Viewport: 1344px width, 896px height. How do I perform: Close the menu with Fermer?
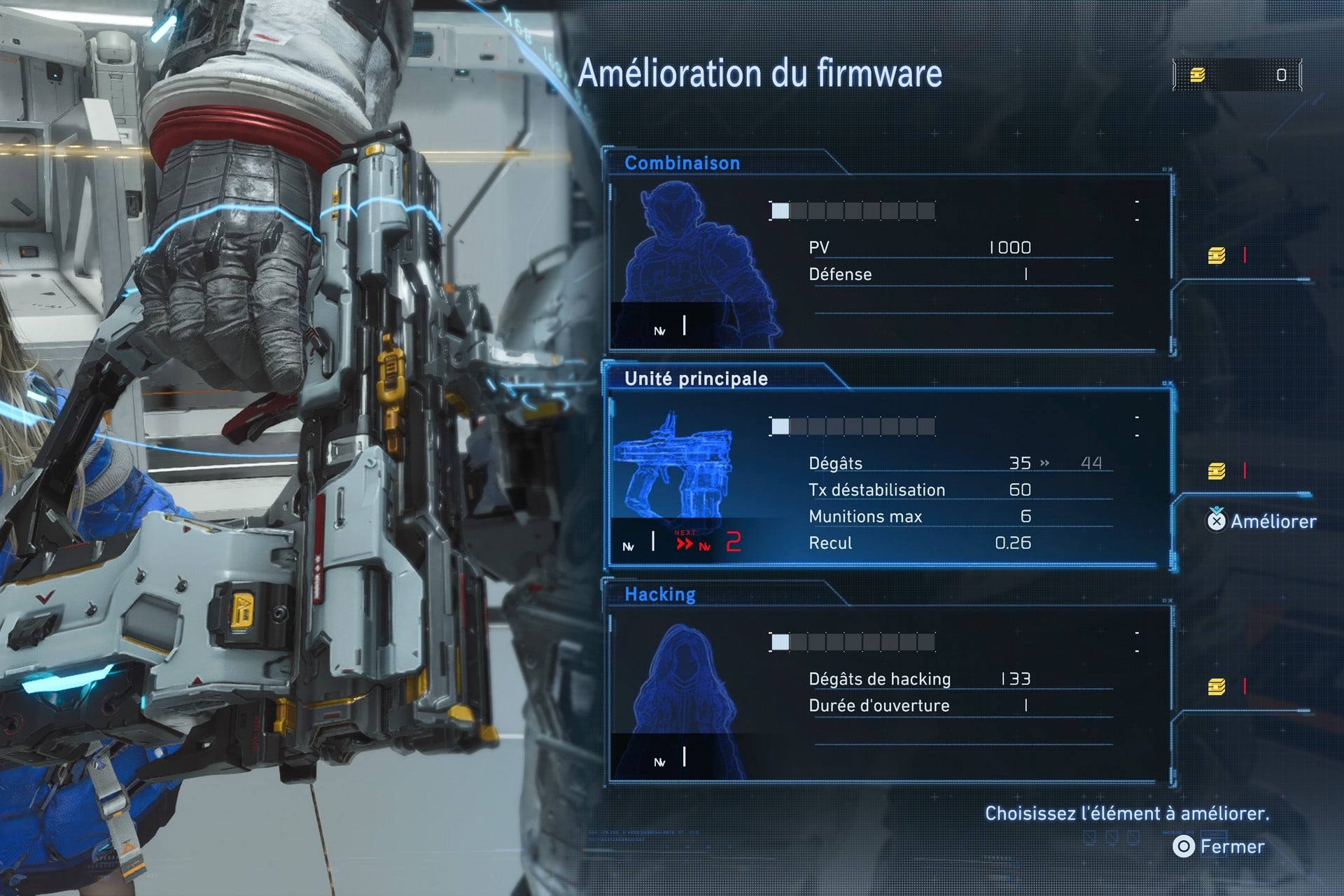pyautogui.click(x=1219, y=846)
